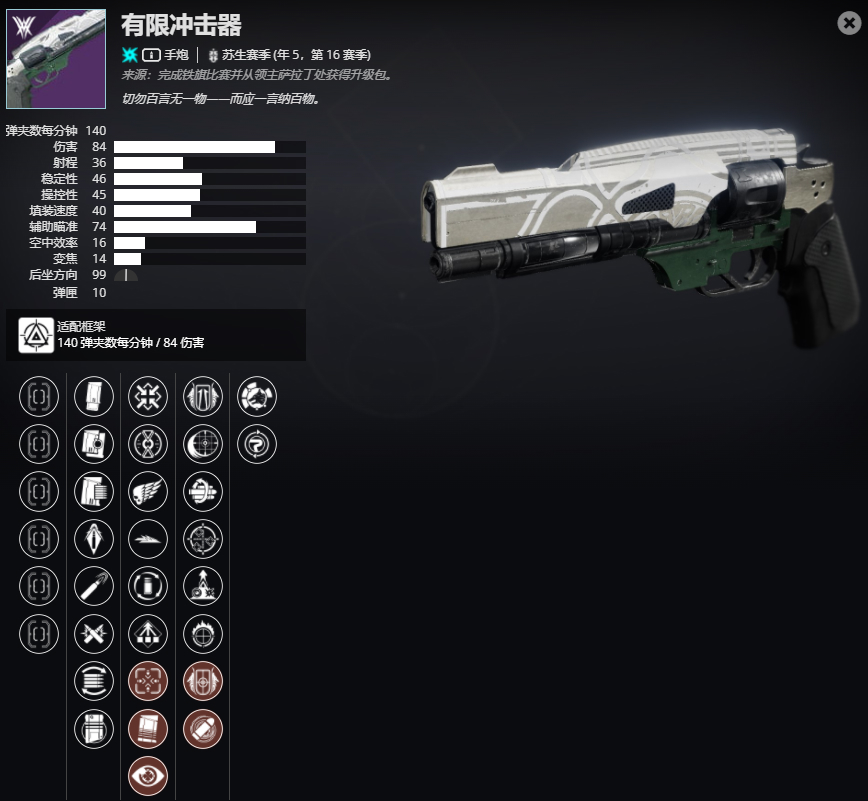The width and height of the screenshot is (868, 801).
Task: Select the red eye perk icon
Action: 149,775
